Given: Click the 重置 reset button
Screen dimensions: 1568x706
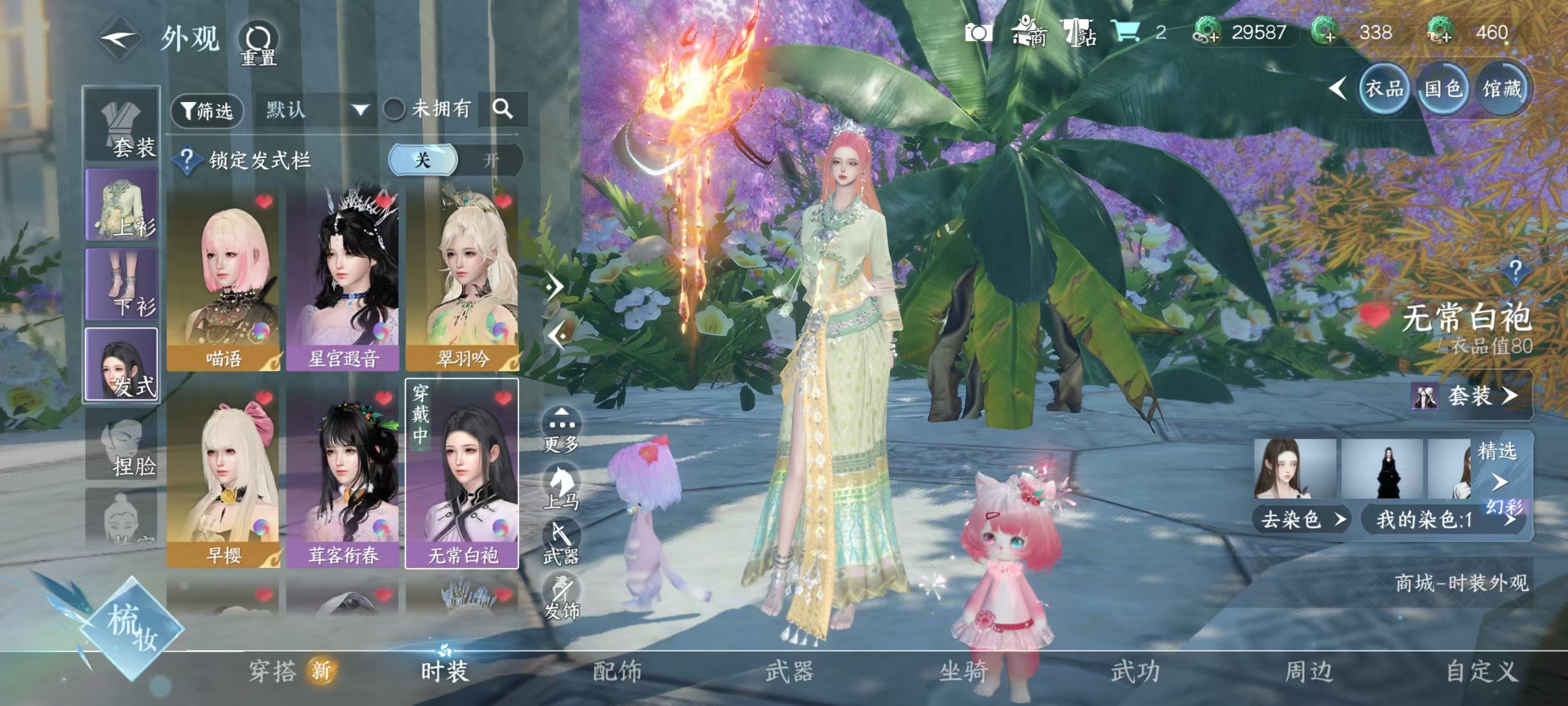Looking at the screenshot, I should coord(258,44).
